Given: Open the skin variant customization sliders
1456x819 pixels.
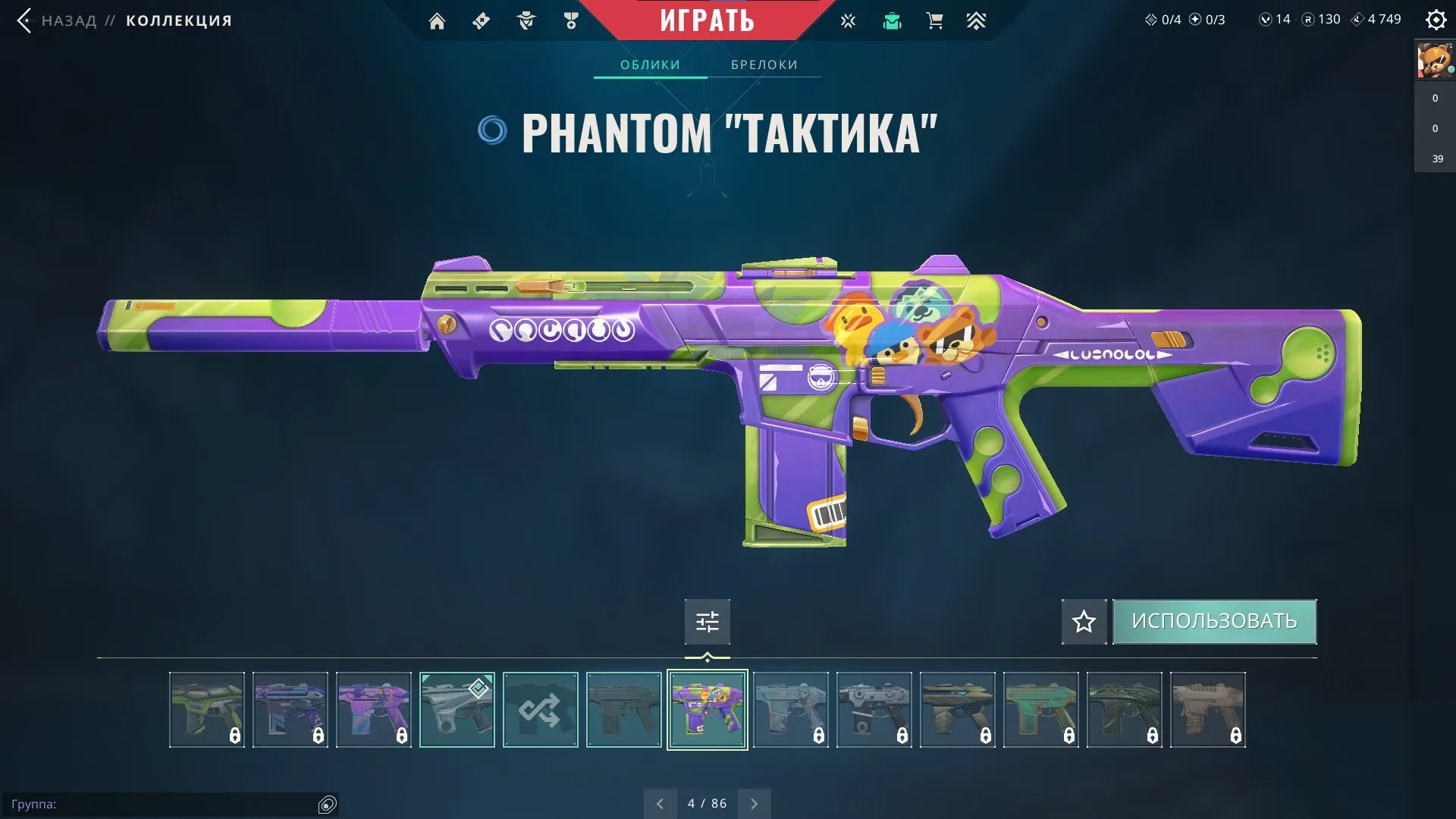Looking at the screenshot, I should 707,621.
